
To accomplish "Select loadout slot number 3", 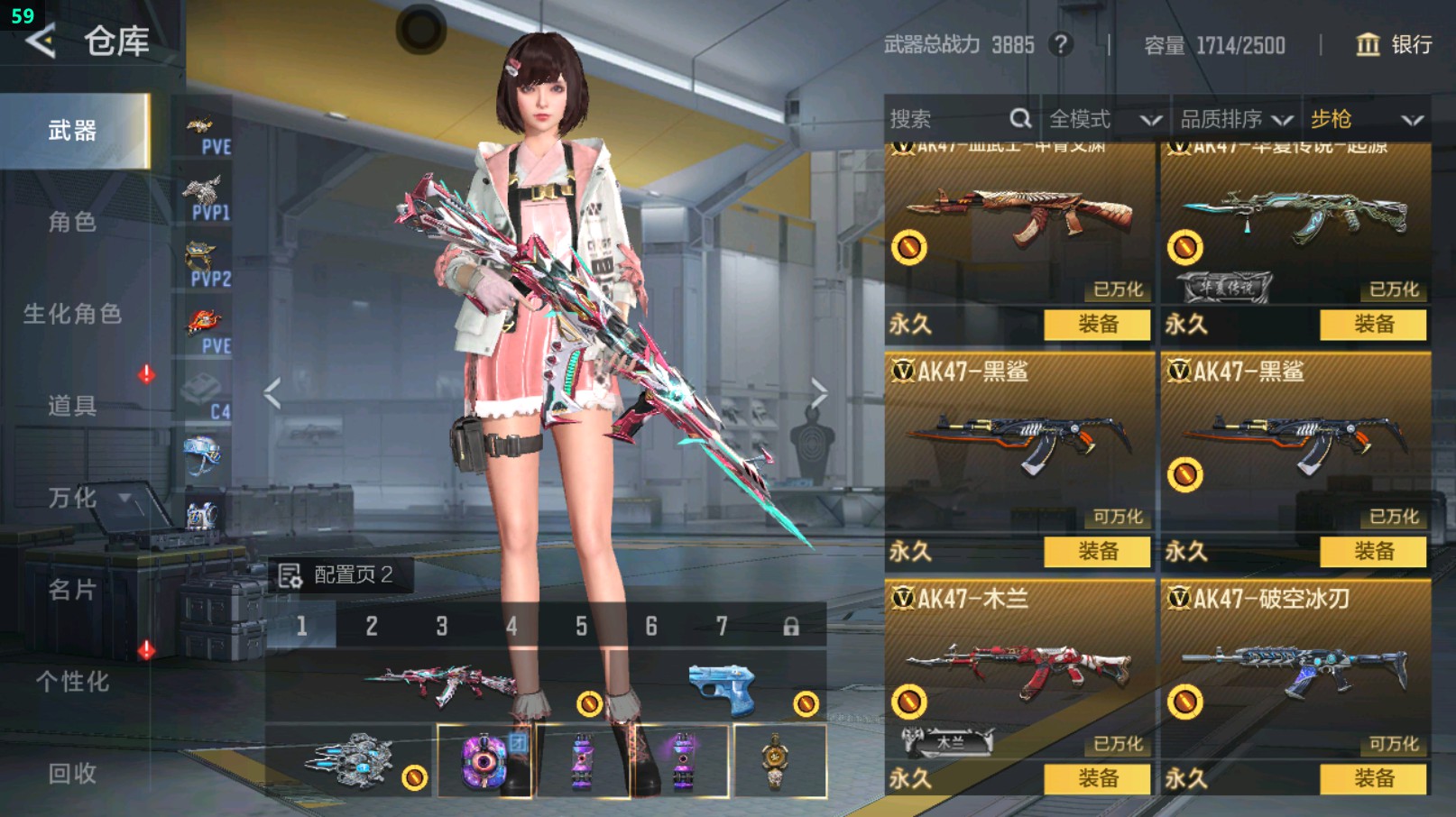I will pyautogui.click(x=442, y=626).
